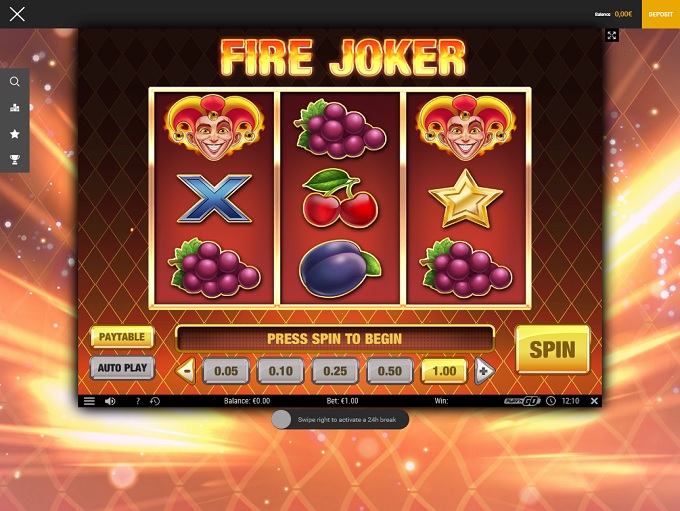Toggle sound with the speaker icon
Screen dimensions: 680x511
pos(110,401)
